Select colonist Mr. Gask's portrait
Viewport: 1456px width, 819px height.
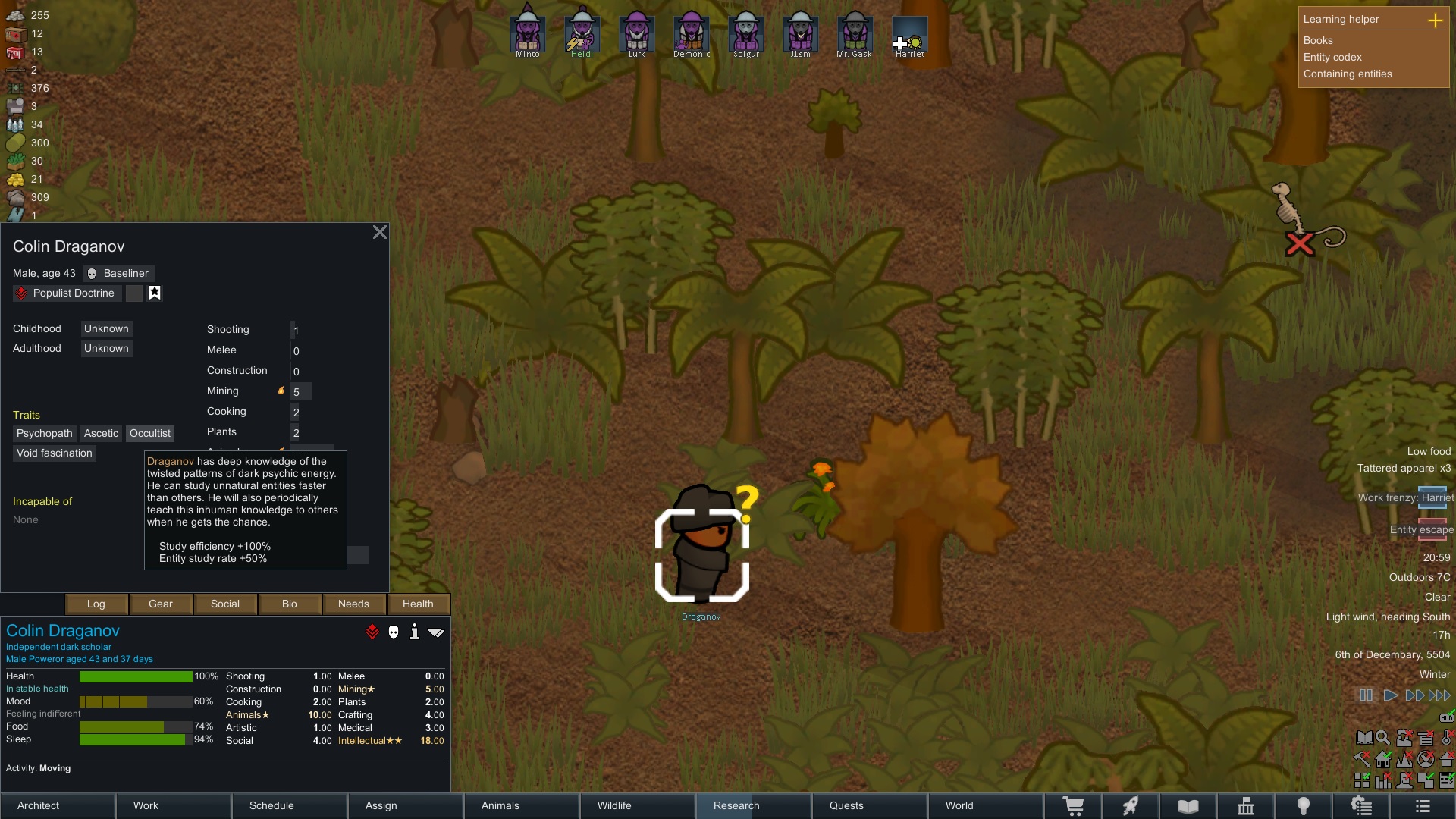point(855,34)
